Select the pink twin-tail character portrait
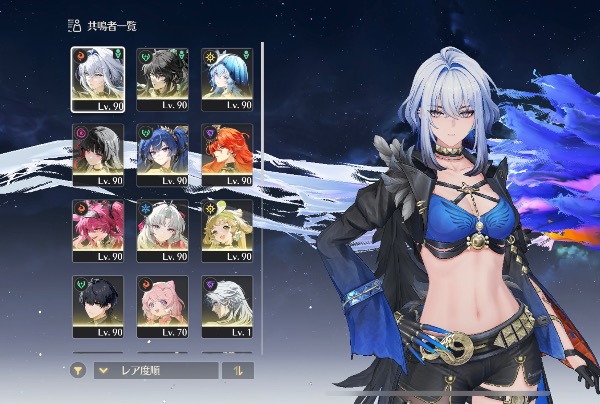This screenshot has height=404, width=600. coord(97,230)
